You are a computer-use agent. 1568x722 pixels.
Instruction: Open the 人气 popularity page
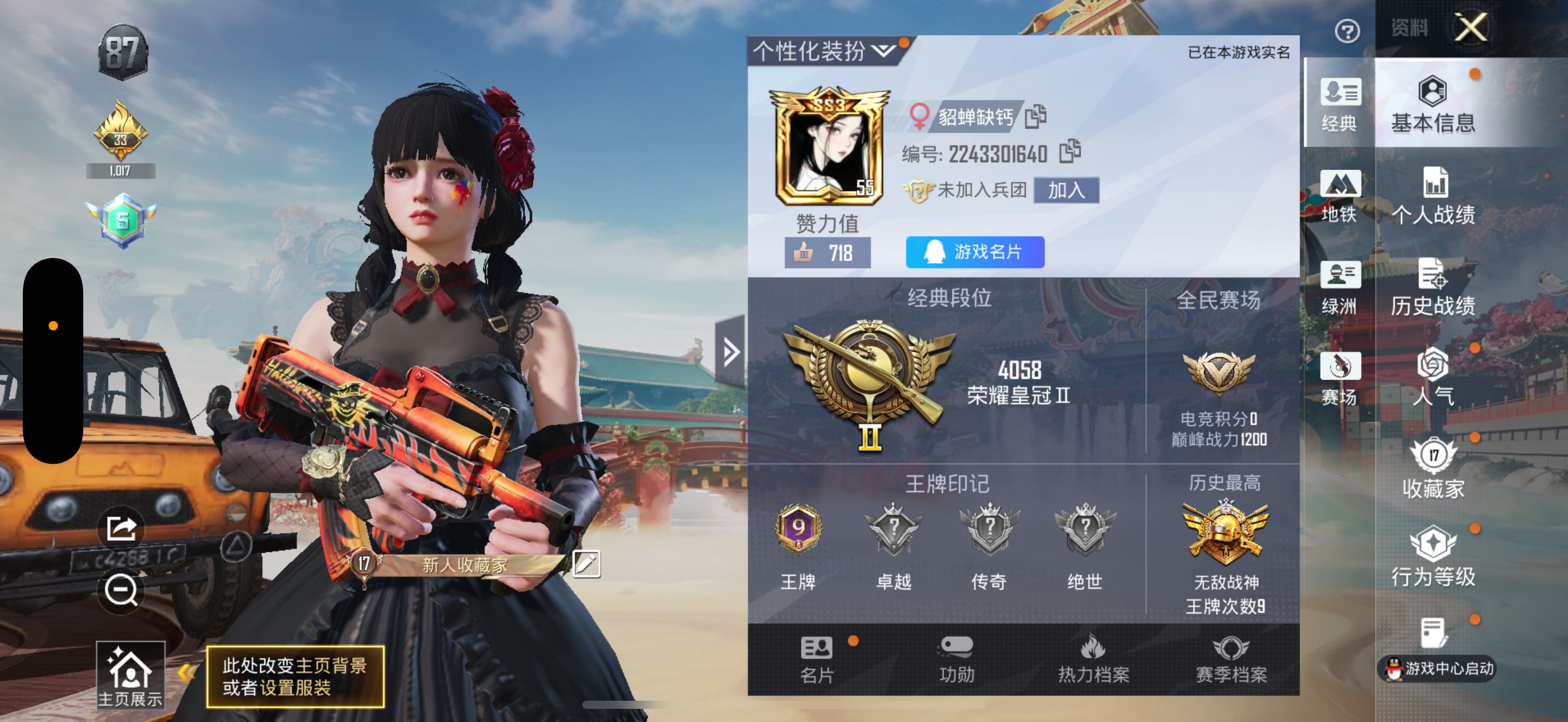pyautogui.click(x=1433, y=377)
